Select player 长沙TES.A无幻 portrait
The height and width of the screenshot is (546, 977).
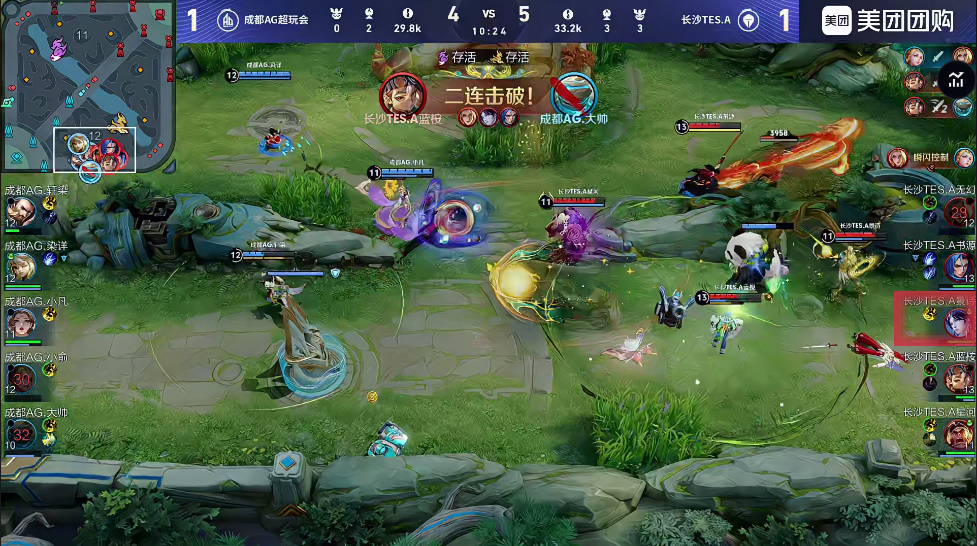958,212
